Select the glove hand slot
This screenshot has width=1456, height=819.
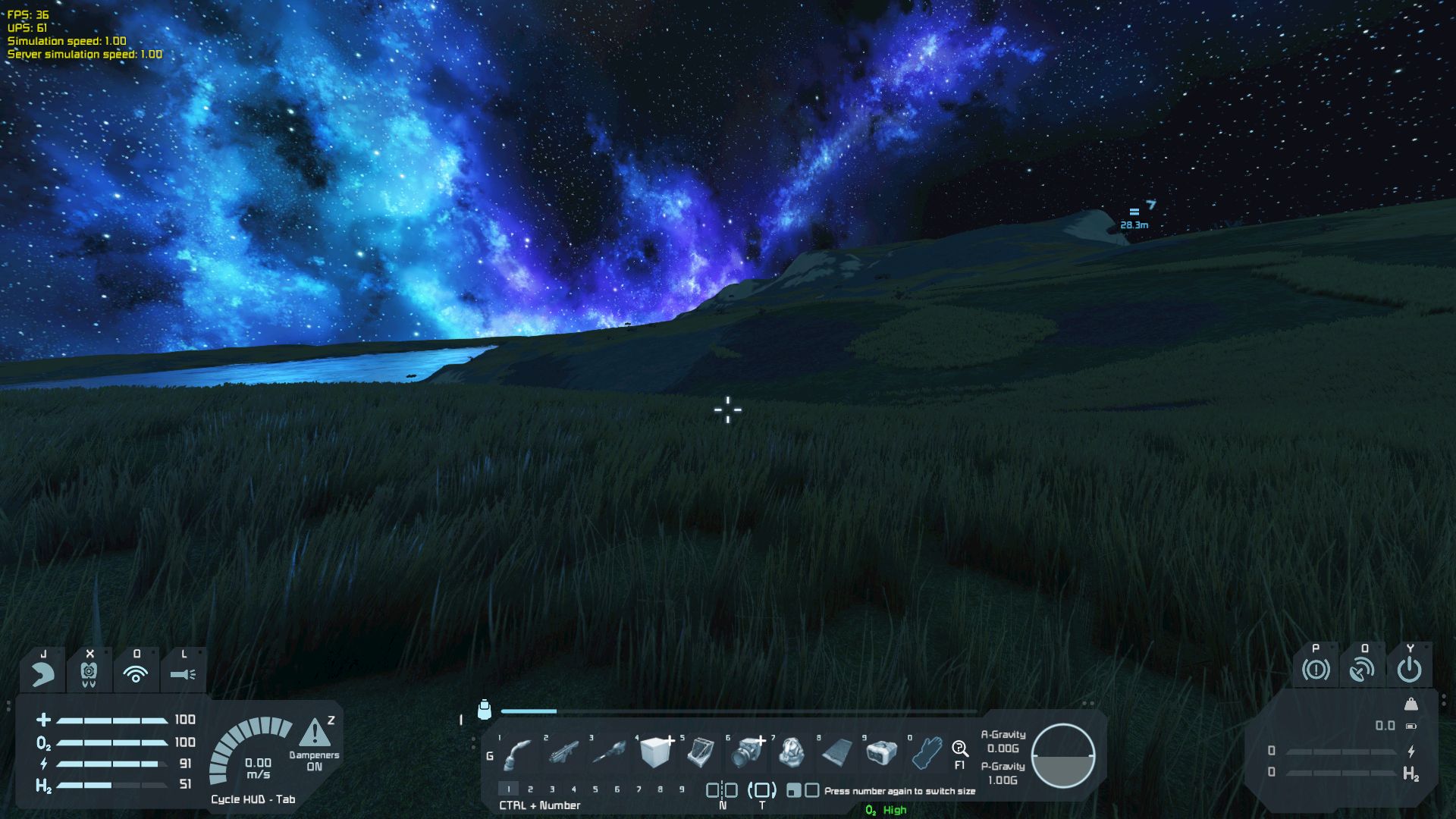tap(927, 753)
